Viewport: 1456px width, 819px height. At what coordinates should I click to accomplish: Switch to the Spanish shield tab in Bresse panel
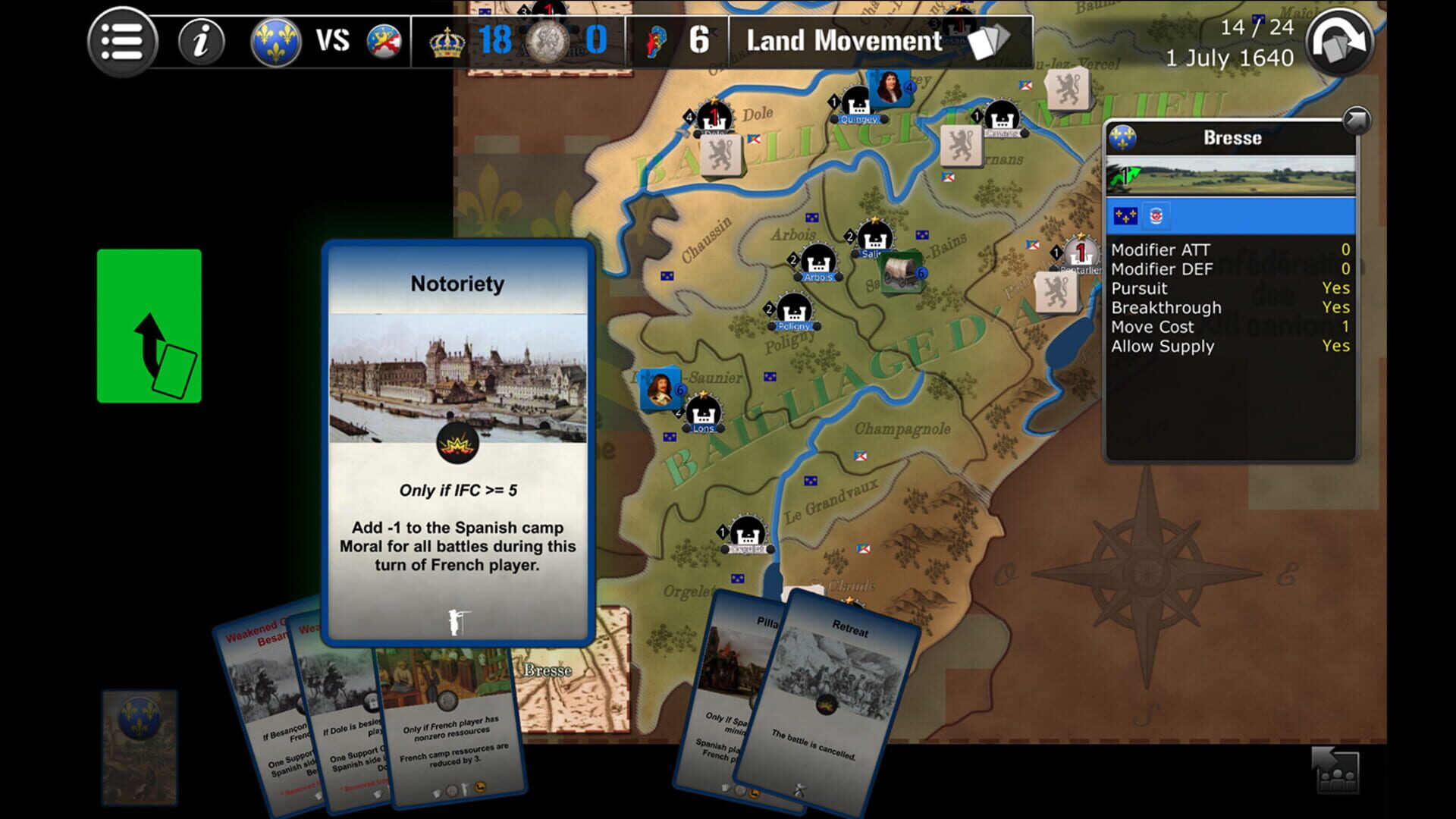click(1155, 218)
